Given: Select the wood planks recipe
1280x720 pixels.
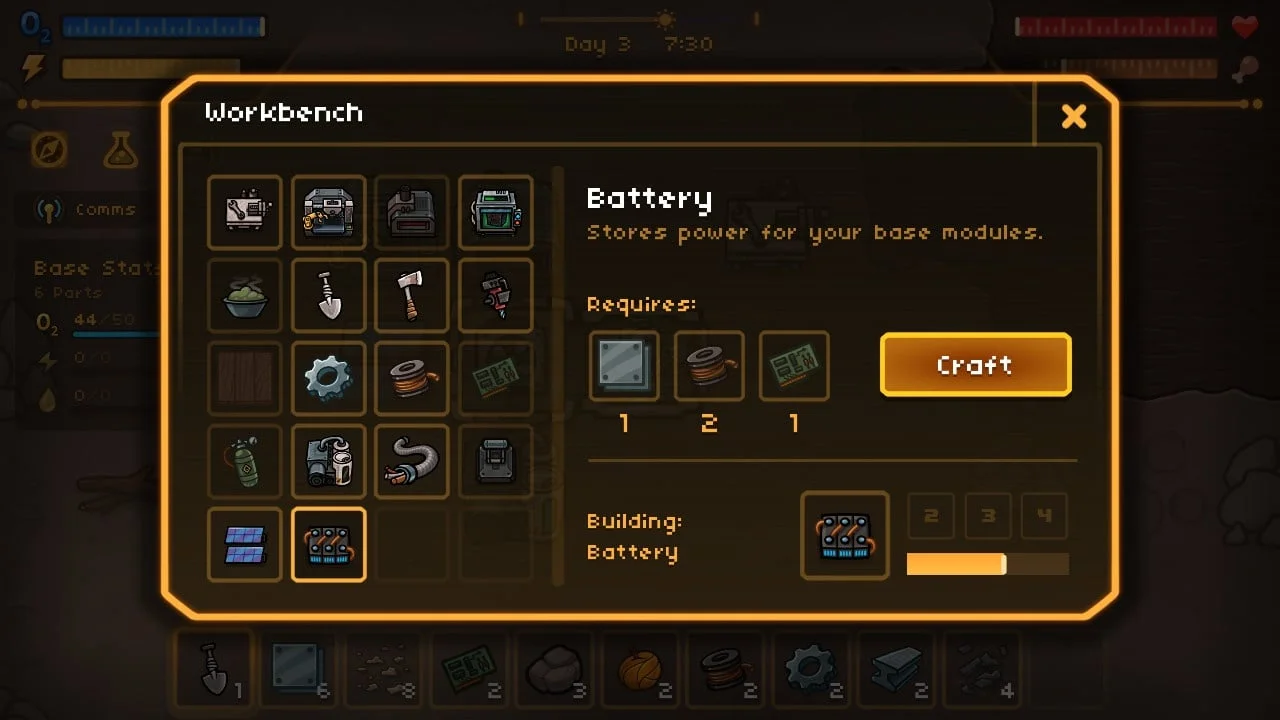Looking at the screenshot, I should [x=245, y=378].
